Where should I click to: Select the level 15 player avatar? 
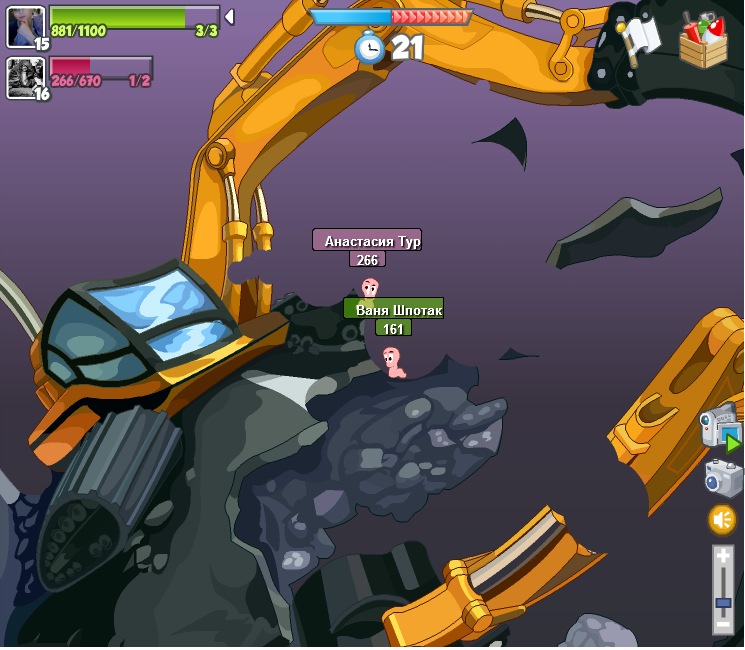pyautogui.click(x=25, y=26)
